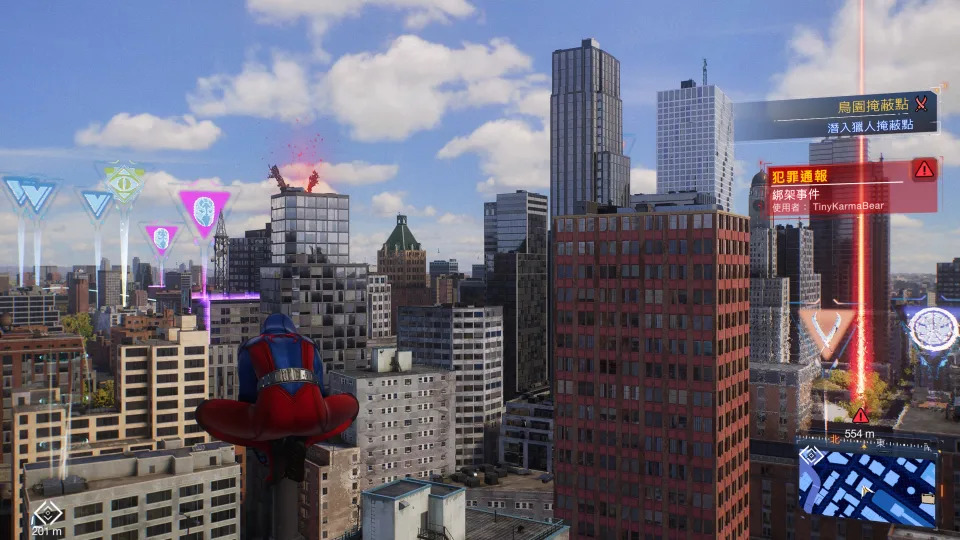Select the 鳥園掩蔽點 objective tracker
Viewport: 960px width, 540px height.
[x=835, y=115]
